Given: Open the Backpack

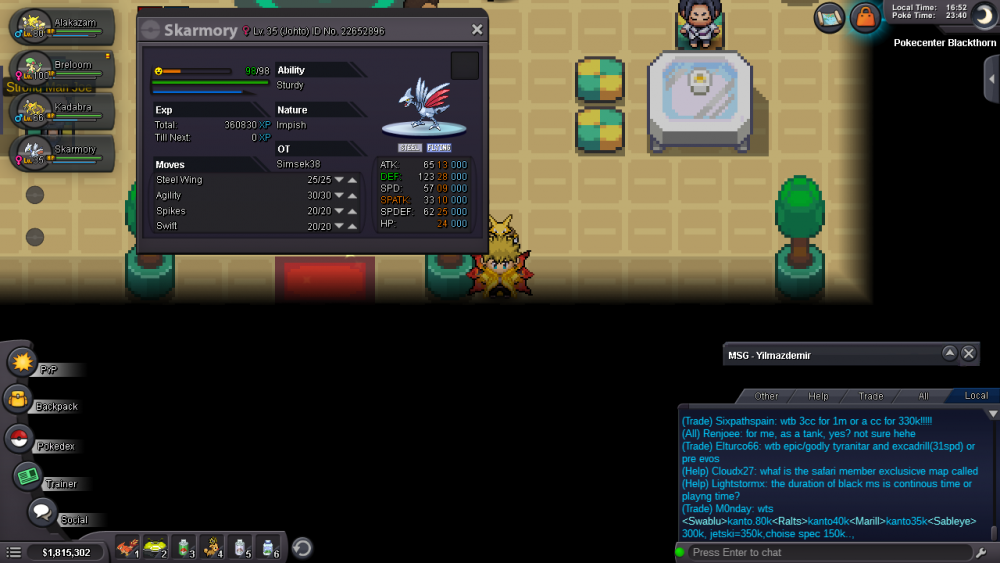Looking at the screenshot, I should [x=19, y=400].
